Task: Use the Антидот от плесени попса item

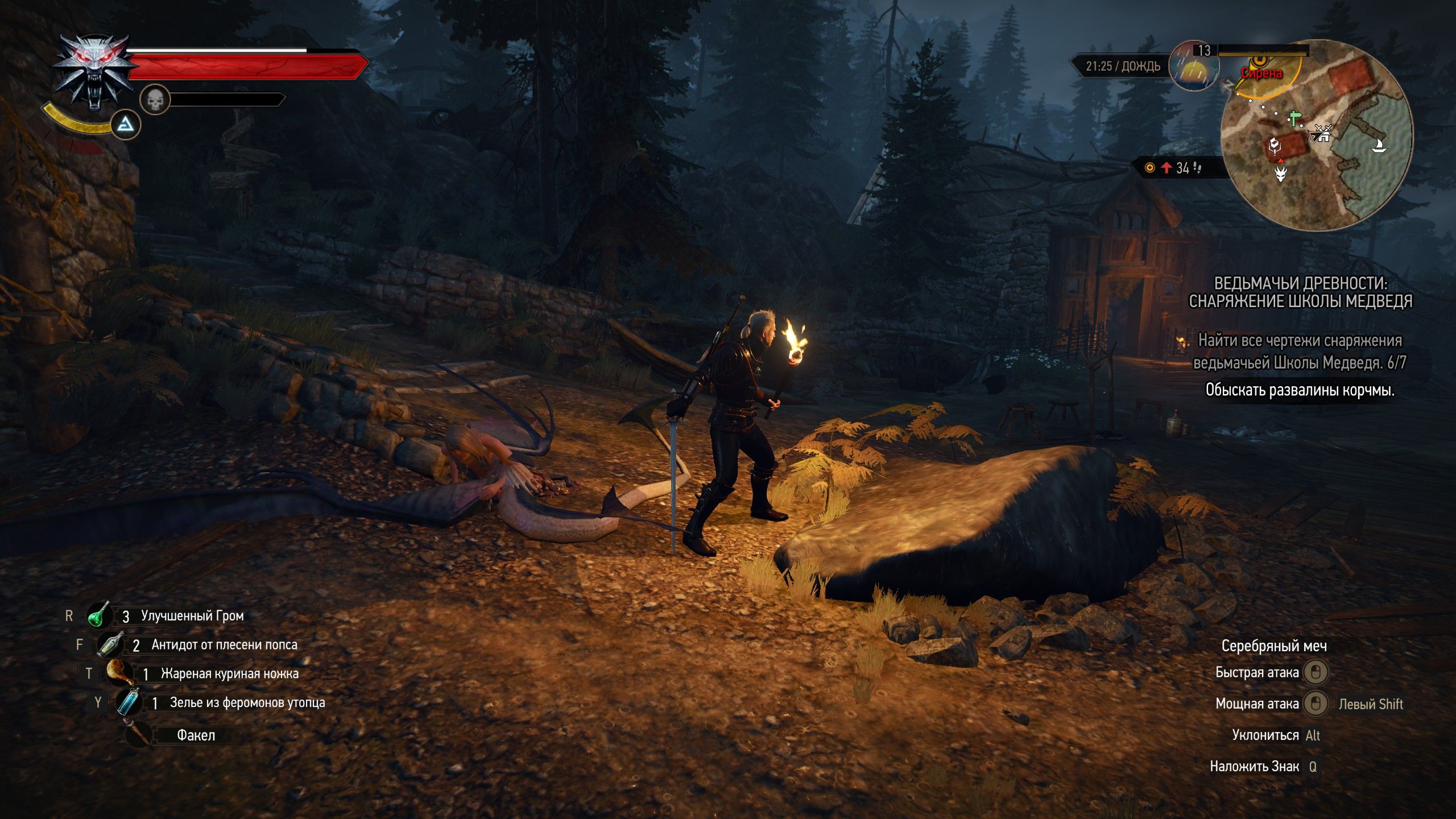Action: [110, 644]
